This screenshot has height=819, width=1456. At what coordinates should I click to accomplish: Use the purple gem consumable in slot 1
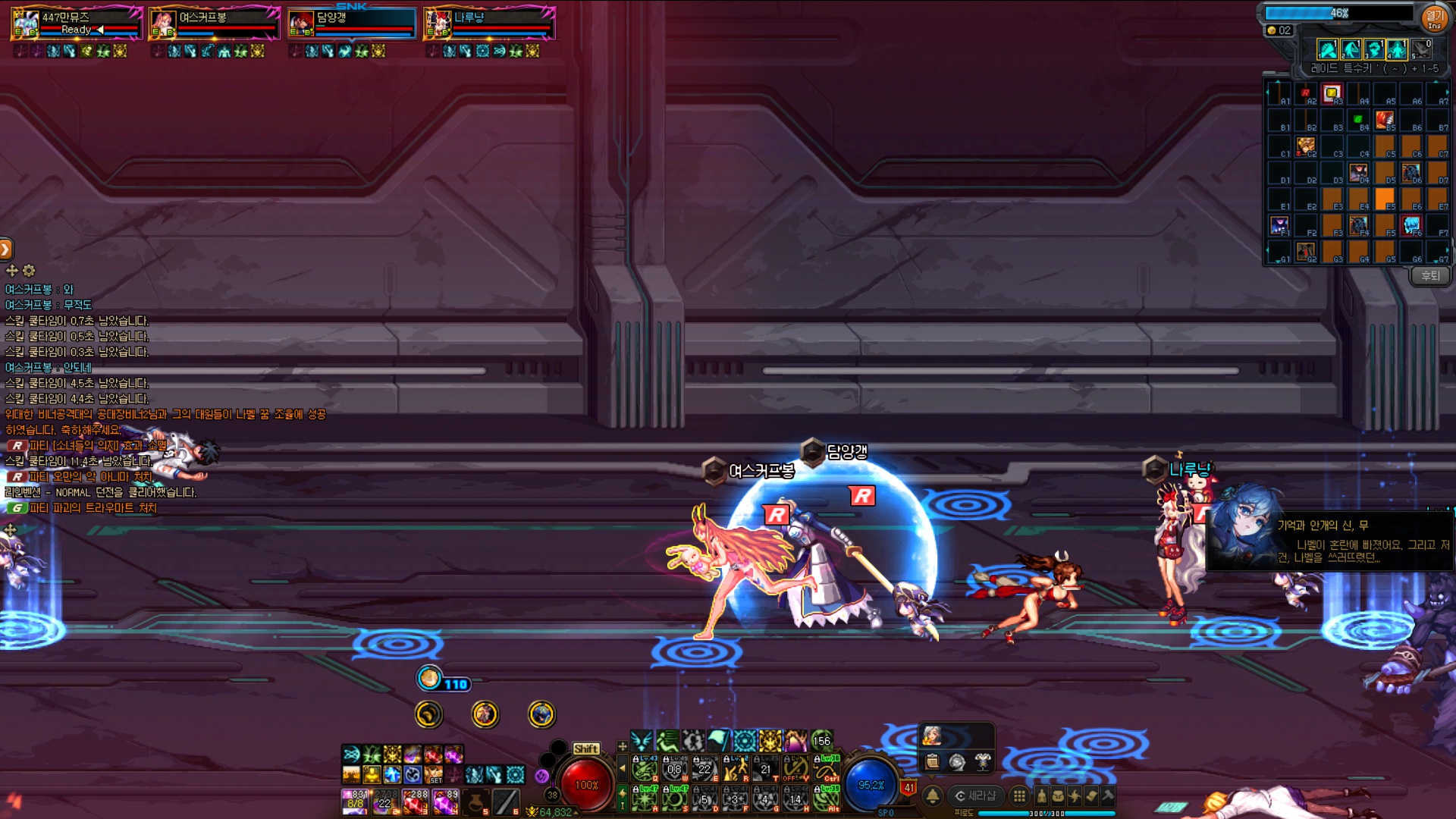pyautogui.click(x=355, y=802)
